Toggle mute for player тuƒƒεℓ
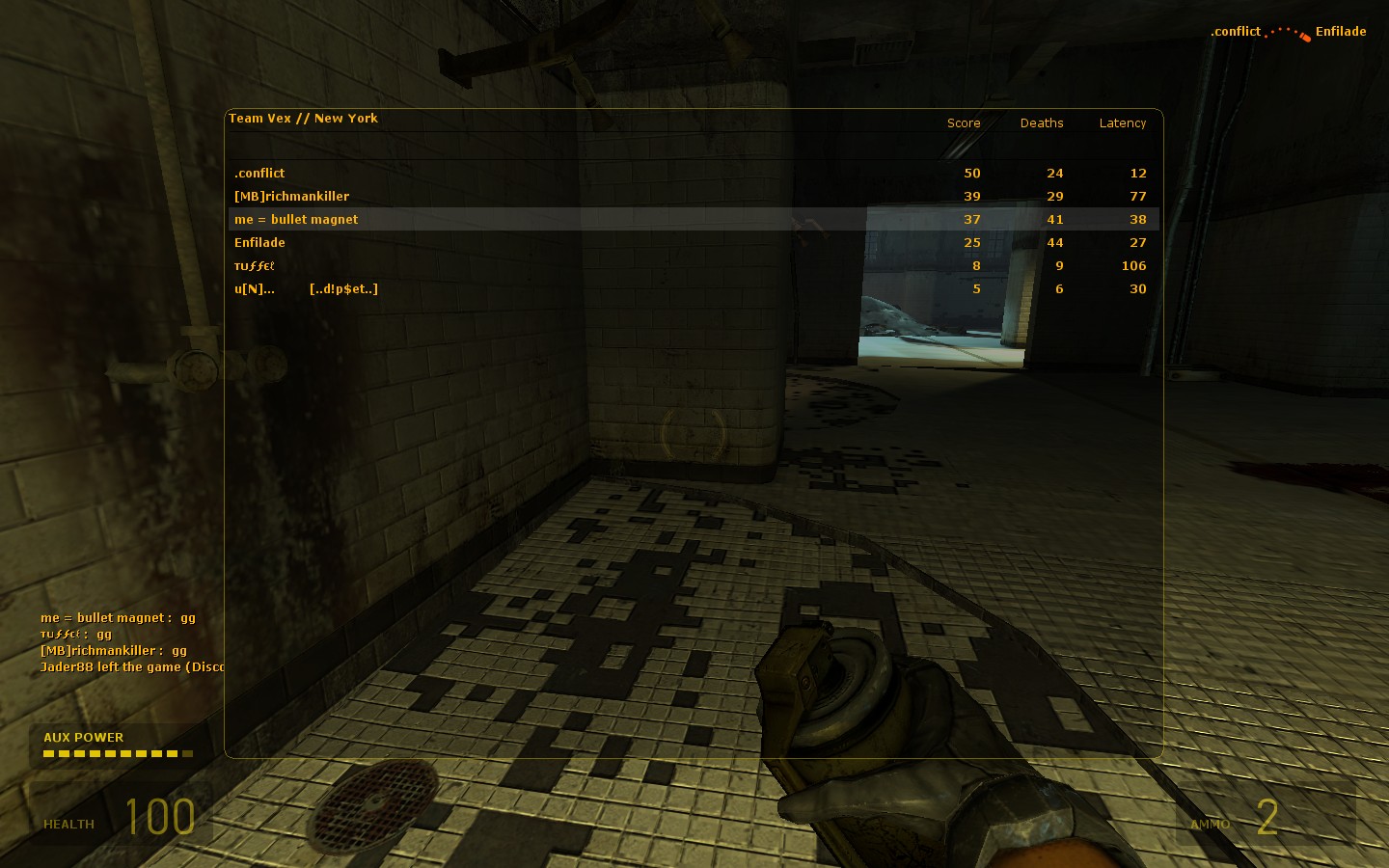Image resolution: width=1389 pixels, height=868 pixels. [255, 265]
